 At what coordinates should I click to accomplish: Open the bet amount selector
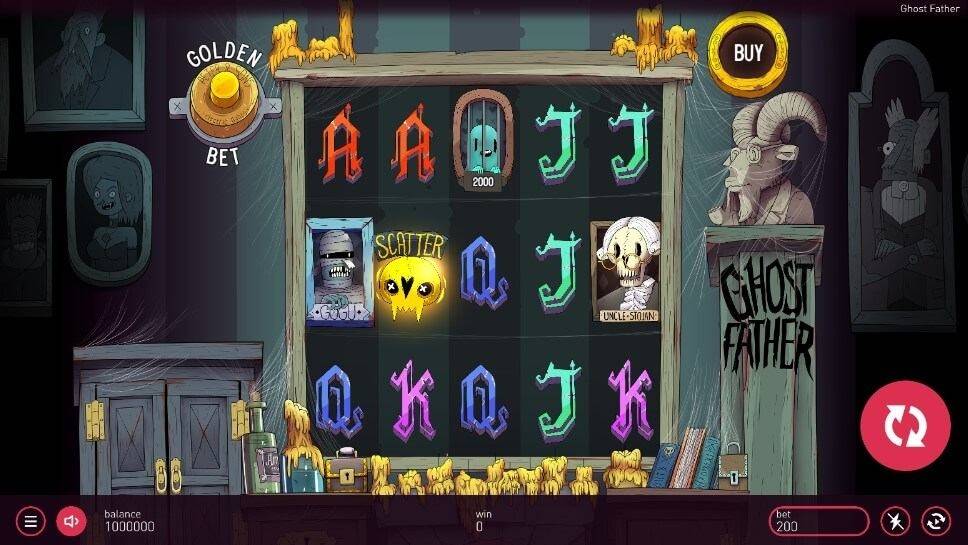click(x=818, y=521)
